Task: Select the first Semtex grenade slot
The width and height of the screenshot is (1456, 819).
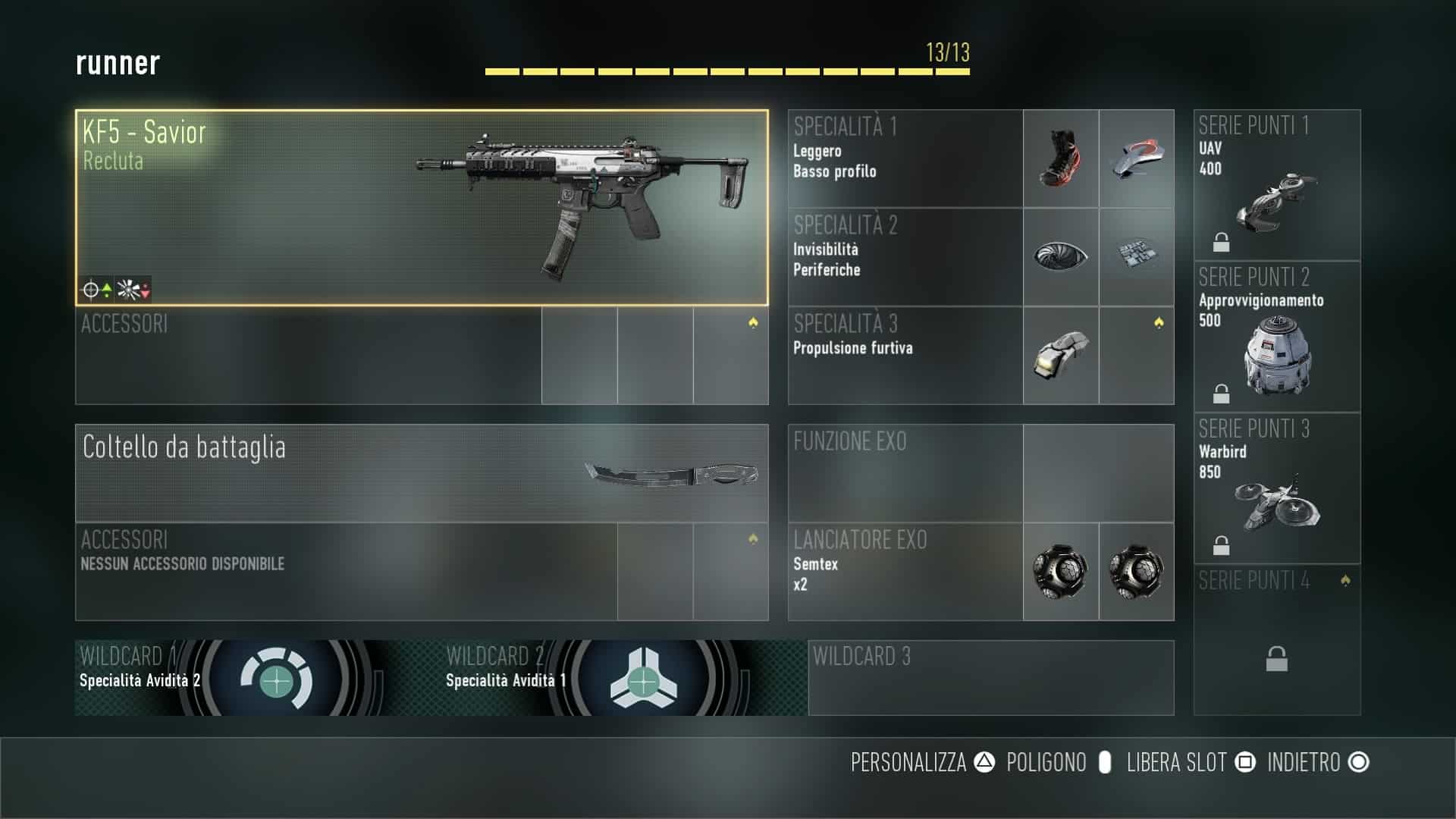Action: click(1060, 571)
